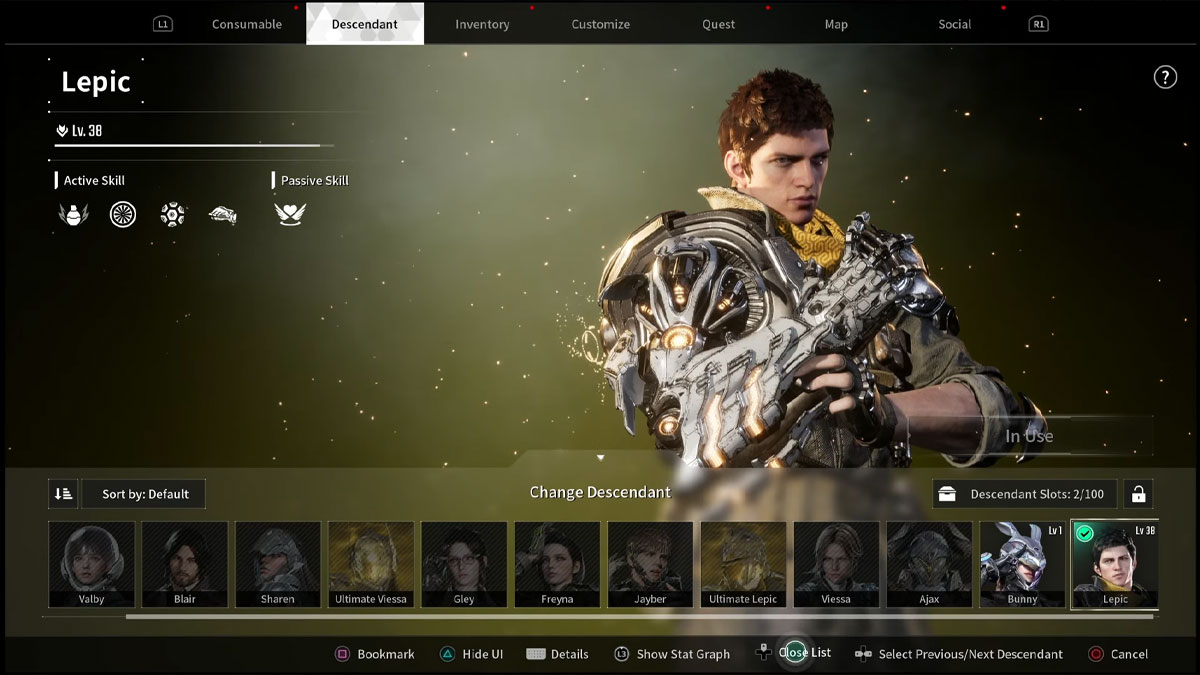Choose the Ultimate Lepic portrait

743,564
